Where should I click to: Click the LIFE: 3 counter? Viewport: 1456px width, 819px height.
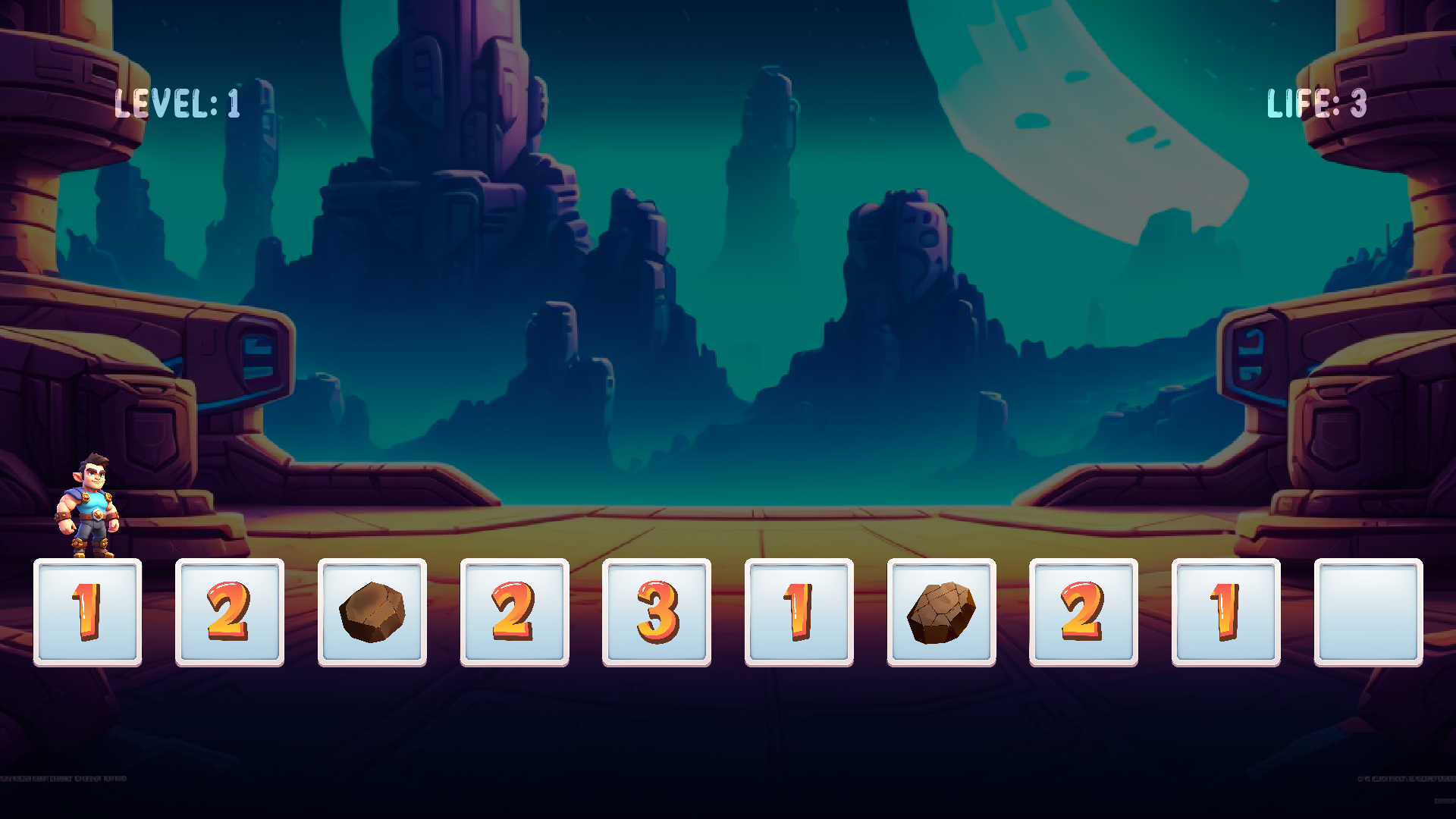pyautogui.click(x=1317, y=104)
